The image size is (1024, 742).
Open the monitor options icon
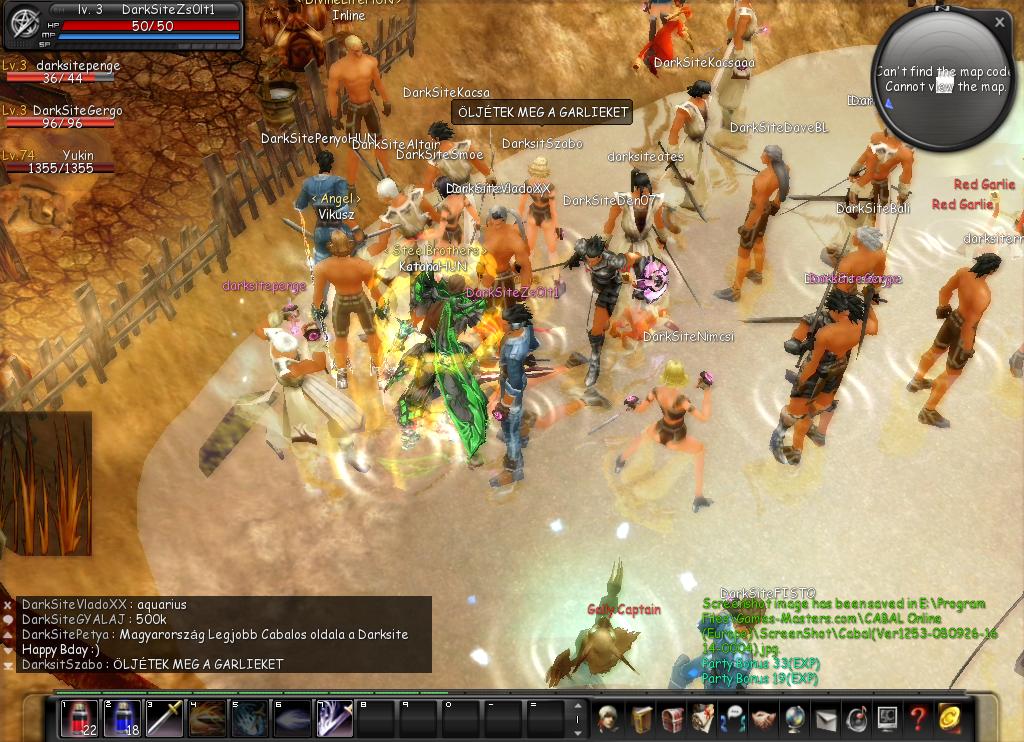click(x=887, y=718)
